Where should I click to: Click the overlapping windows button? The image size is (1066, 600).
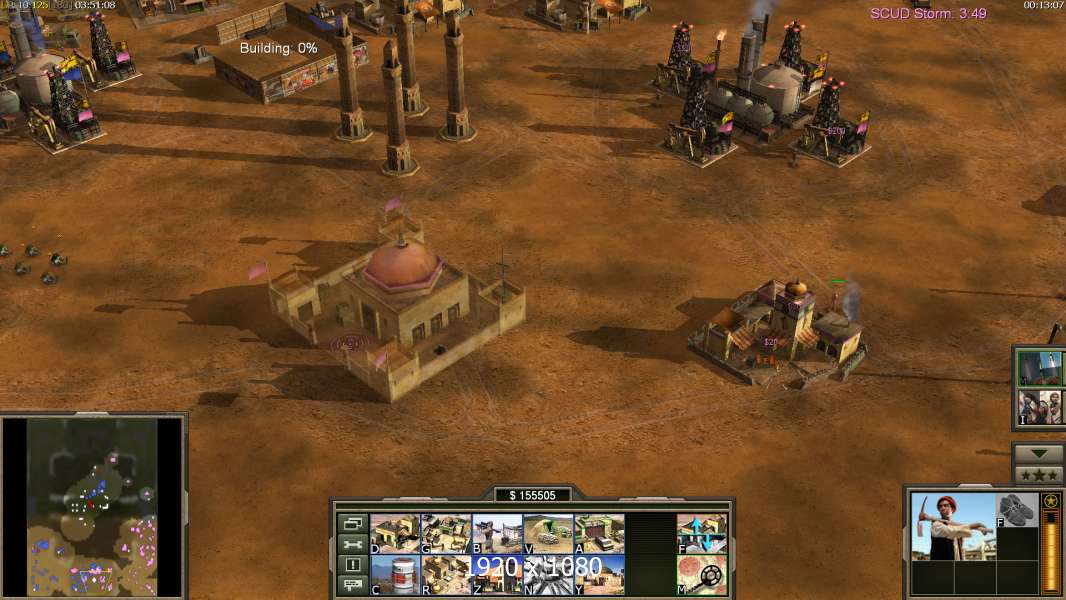click(352, 523)
